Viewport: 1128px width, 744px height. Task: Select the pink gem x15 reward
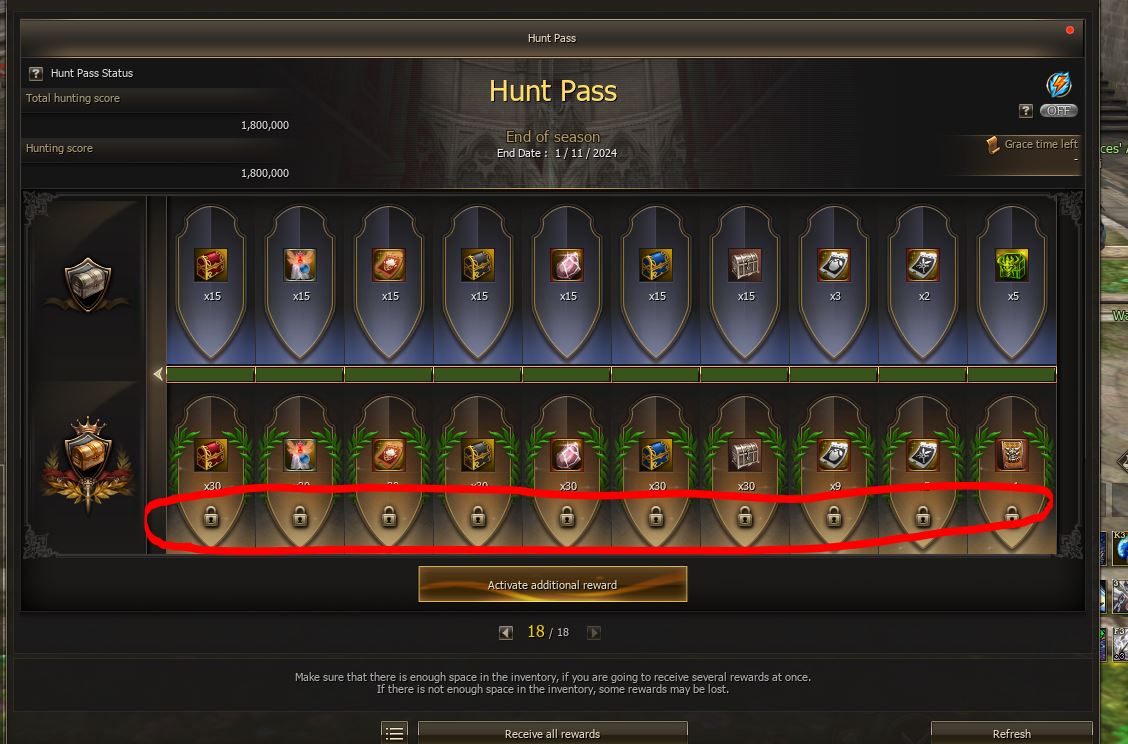[x=567, y=265]
